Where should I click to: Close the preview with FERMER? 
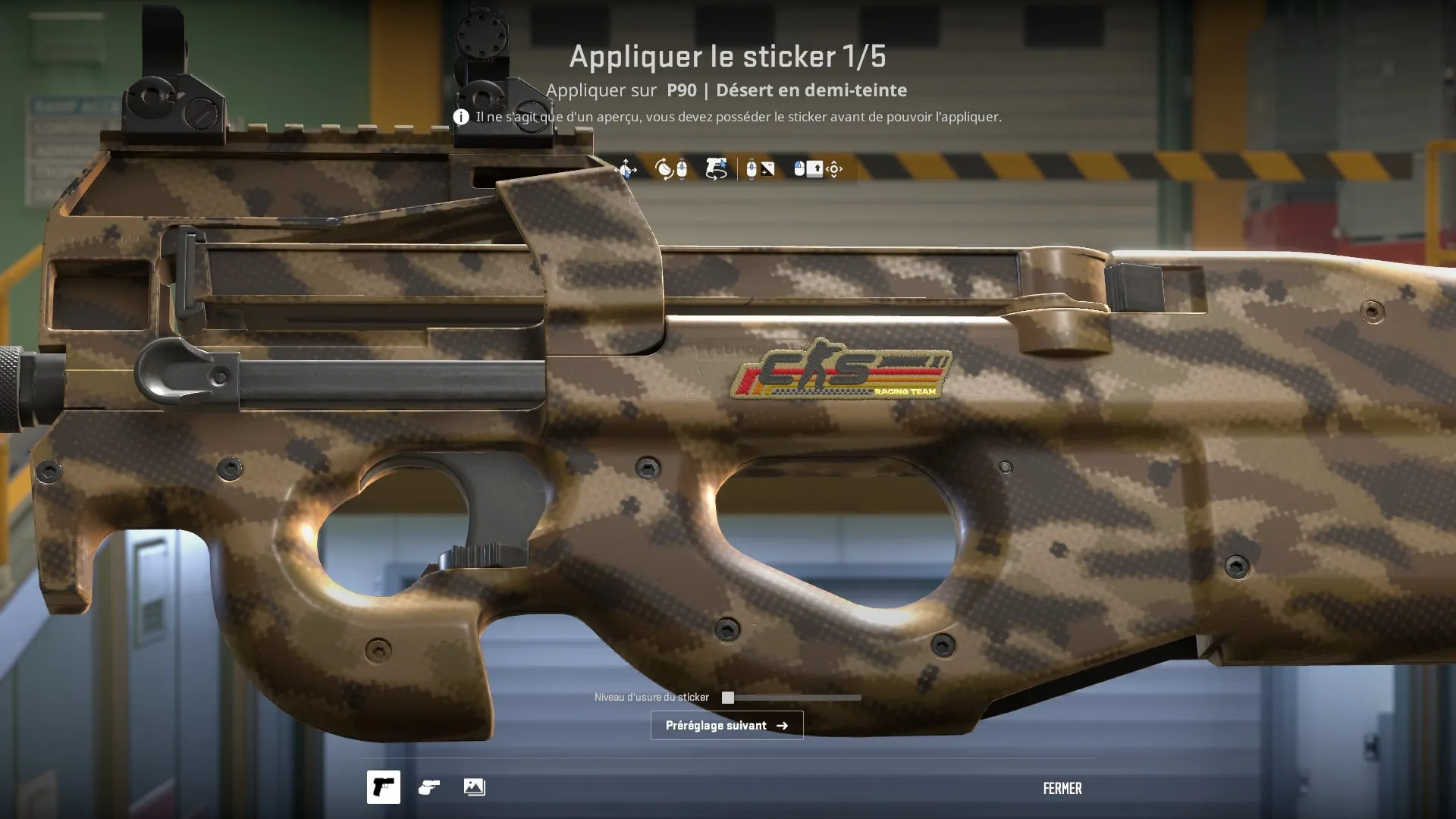tap(1062, 789)
